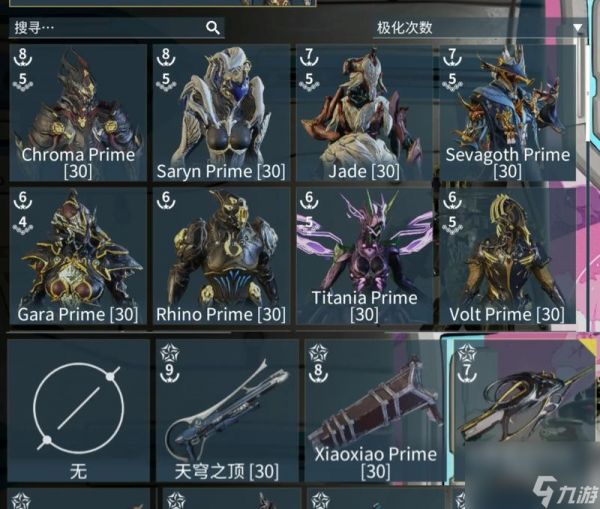This screenshot has height=509, width=600.
Task: Select the Chroma Prime warframe tile
Action: pos(78,112)
